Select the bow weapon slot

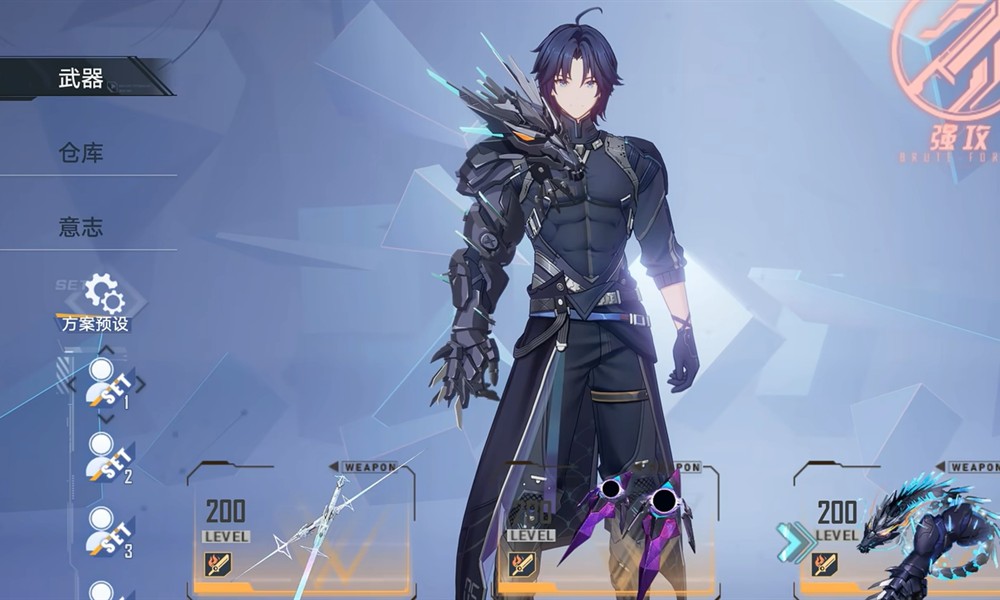coord(302,530)
